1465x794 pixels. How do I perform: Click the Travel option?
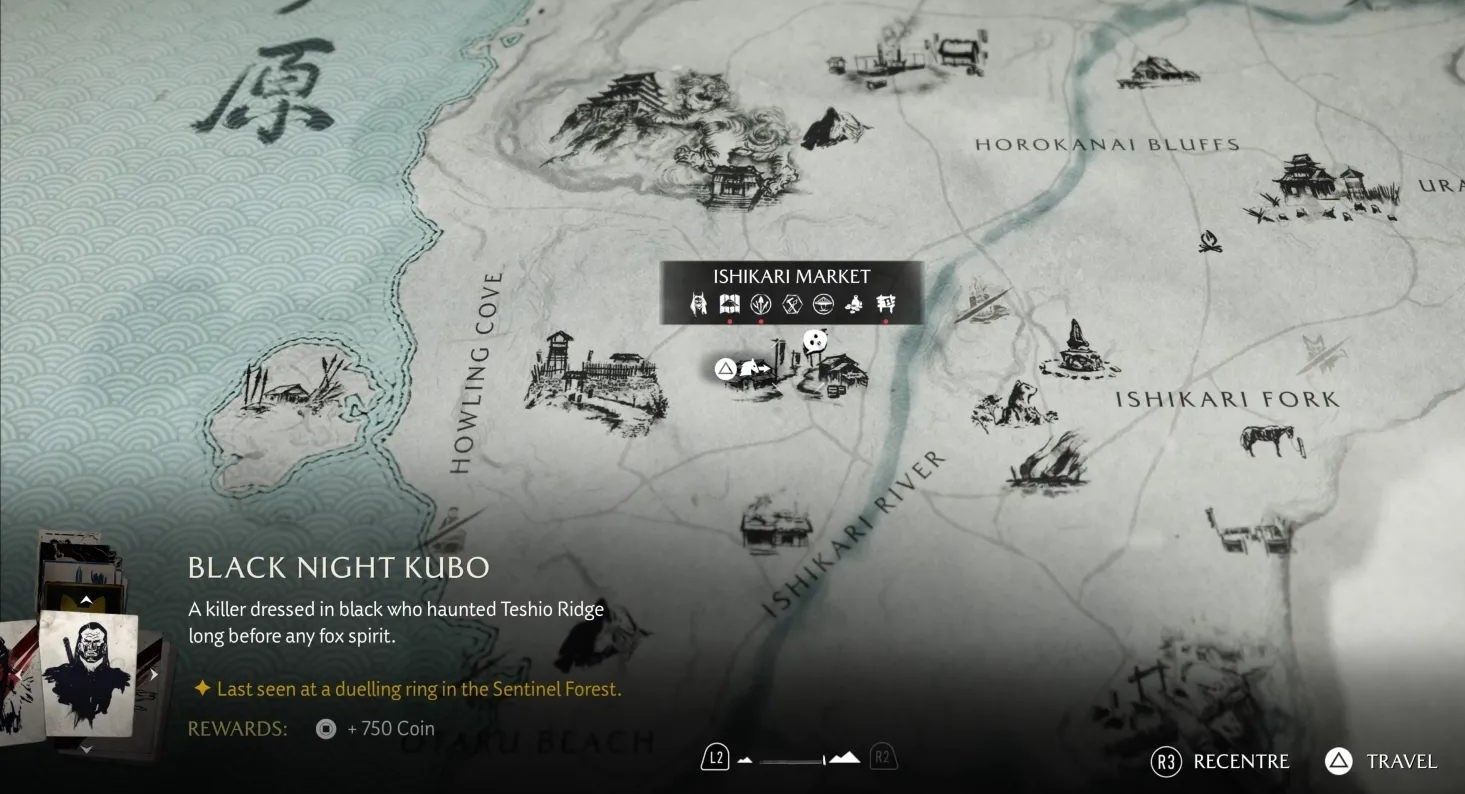[1381, 762]
